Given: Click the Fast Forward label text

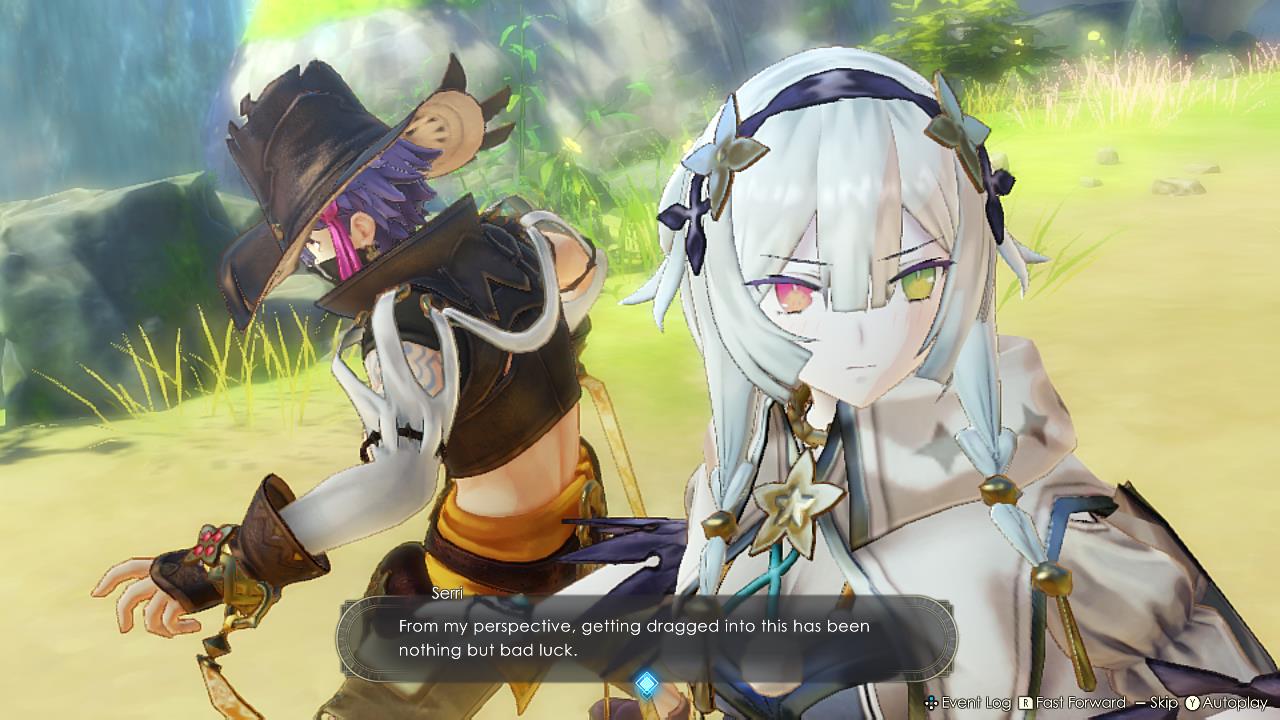Looking at the screenshot, I should coord(1079,701).
